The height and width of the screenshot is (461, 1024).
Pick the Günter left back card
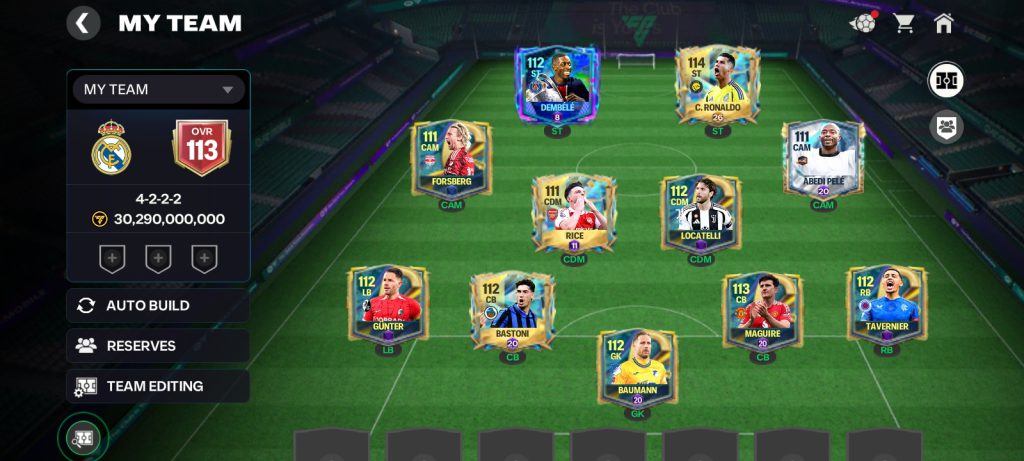tap(387, 305)
